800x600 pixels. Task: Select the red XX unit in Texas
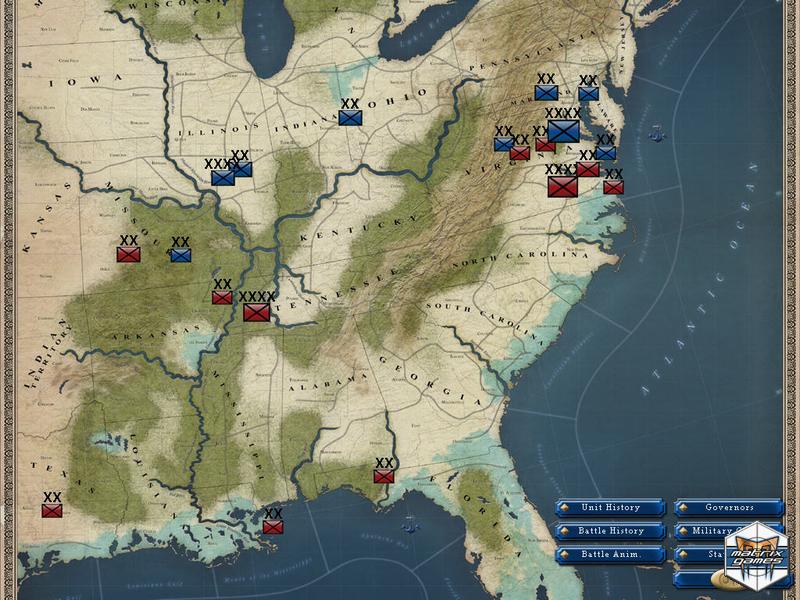52,510
